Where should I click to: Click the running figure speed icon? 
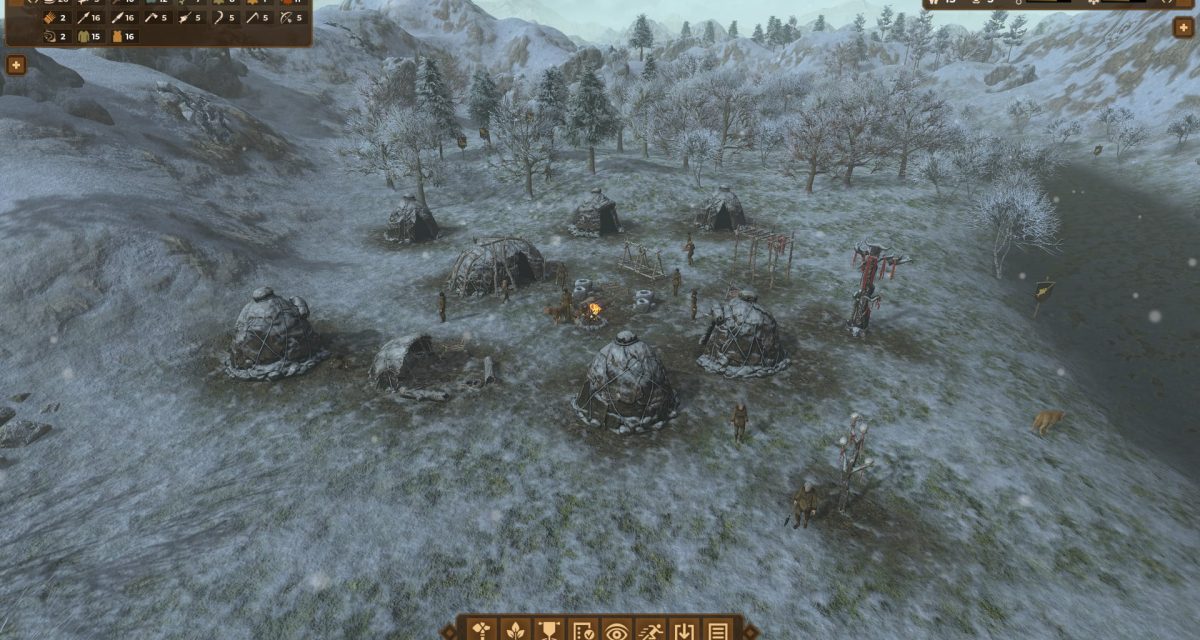pyautogui.click(x=651, y=630)
